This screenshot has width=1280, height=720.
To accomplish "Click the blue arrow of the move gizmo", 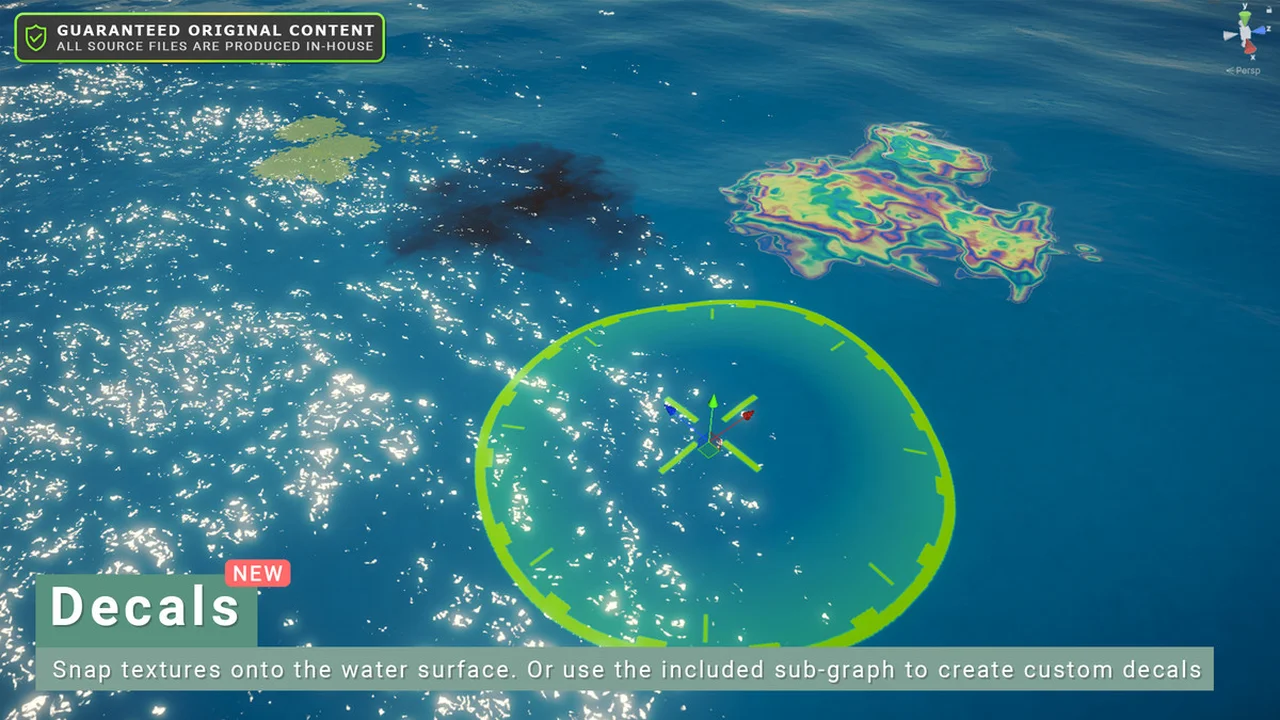I will (x=671, y=407).
